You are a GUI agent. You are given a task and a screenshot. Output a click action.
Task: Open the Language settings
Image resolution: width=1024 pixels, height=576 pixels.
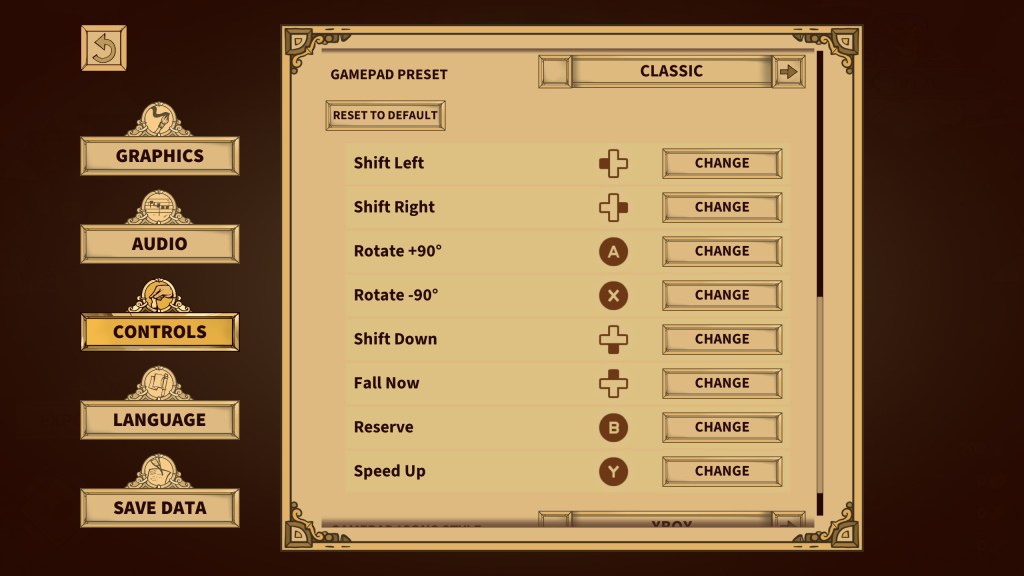[x=160, y=420]
